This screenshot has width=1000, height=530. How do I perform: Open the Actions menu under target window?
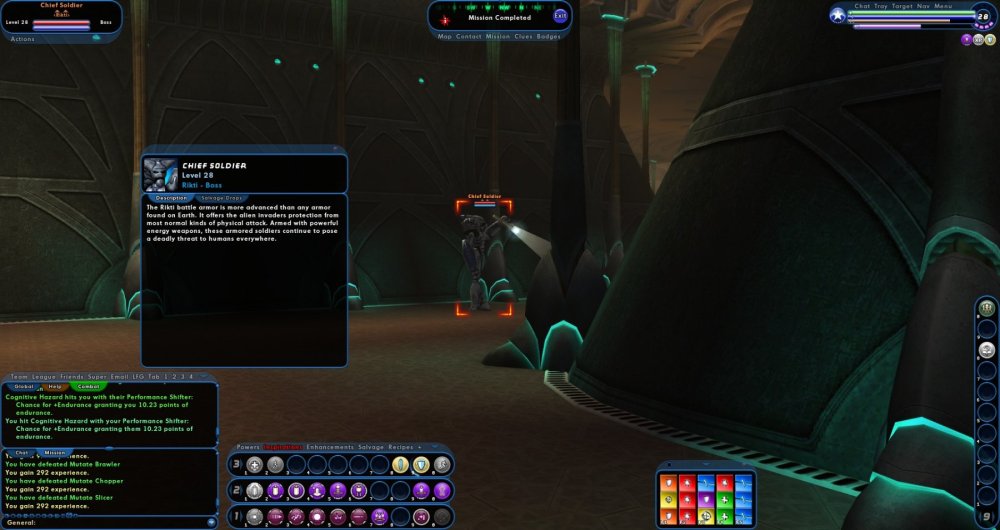pyautogui.click(x=22, y=39)
